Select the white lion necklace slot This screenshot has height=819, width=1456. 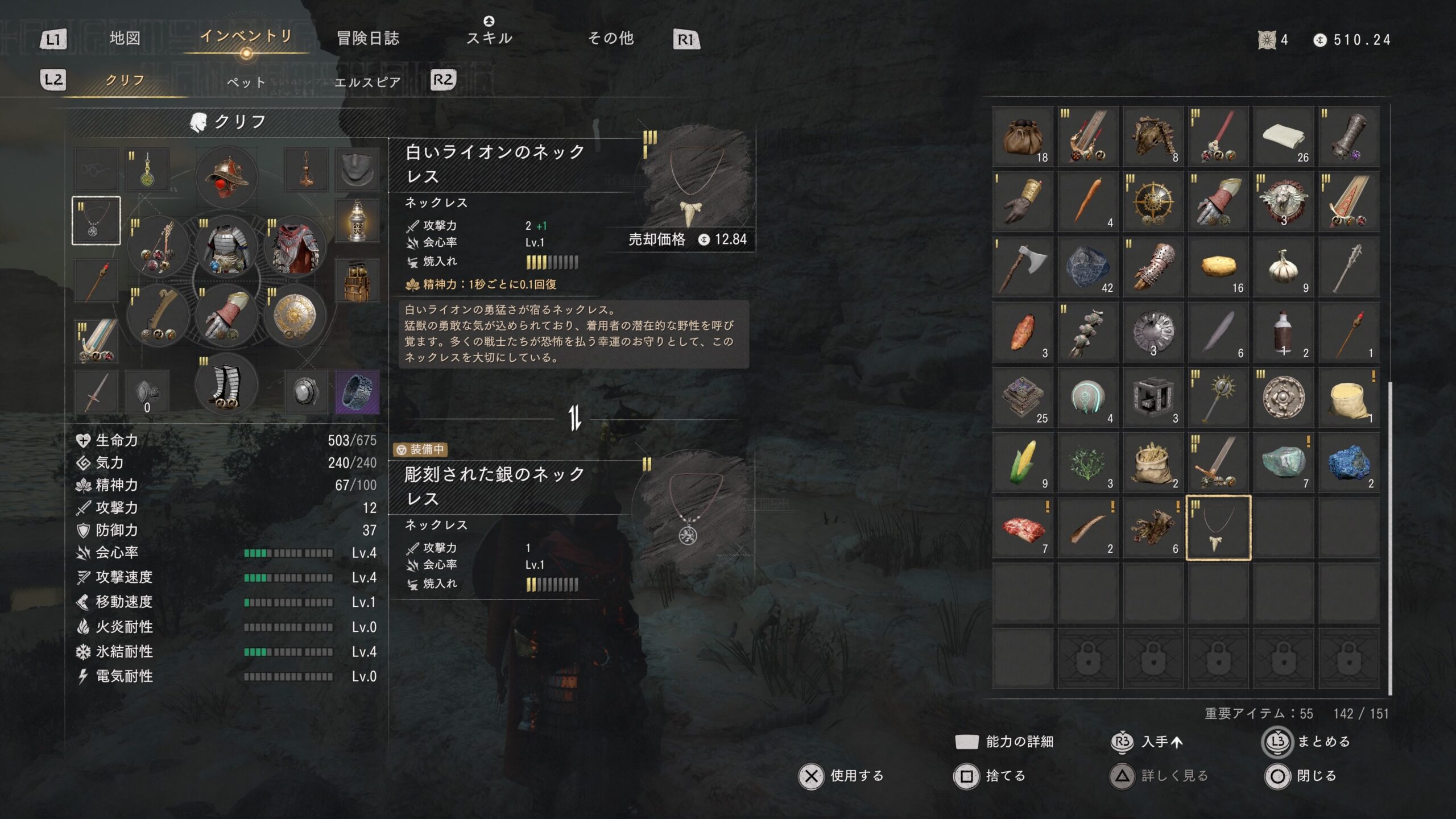pos(1218,528)
